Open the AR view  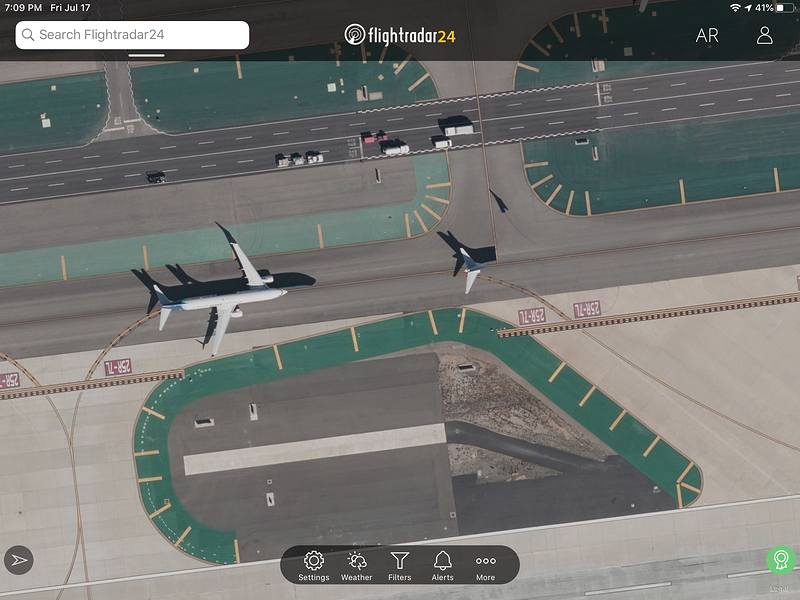click(707, 35)
